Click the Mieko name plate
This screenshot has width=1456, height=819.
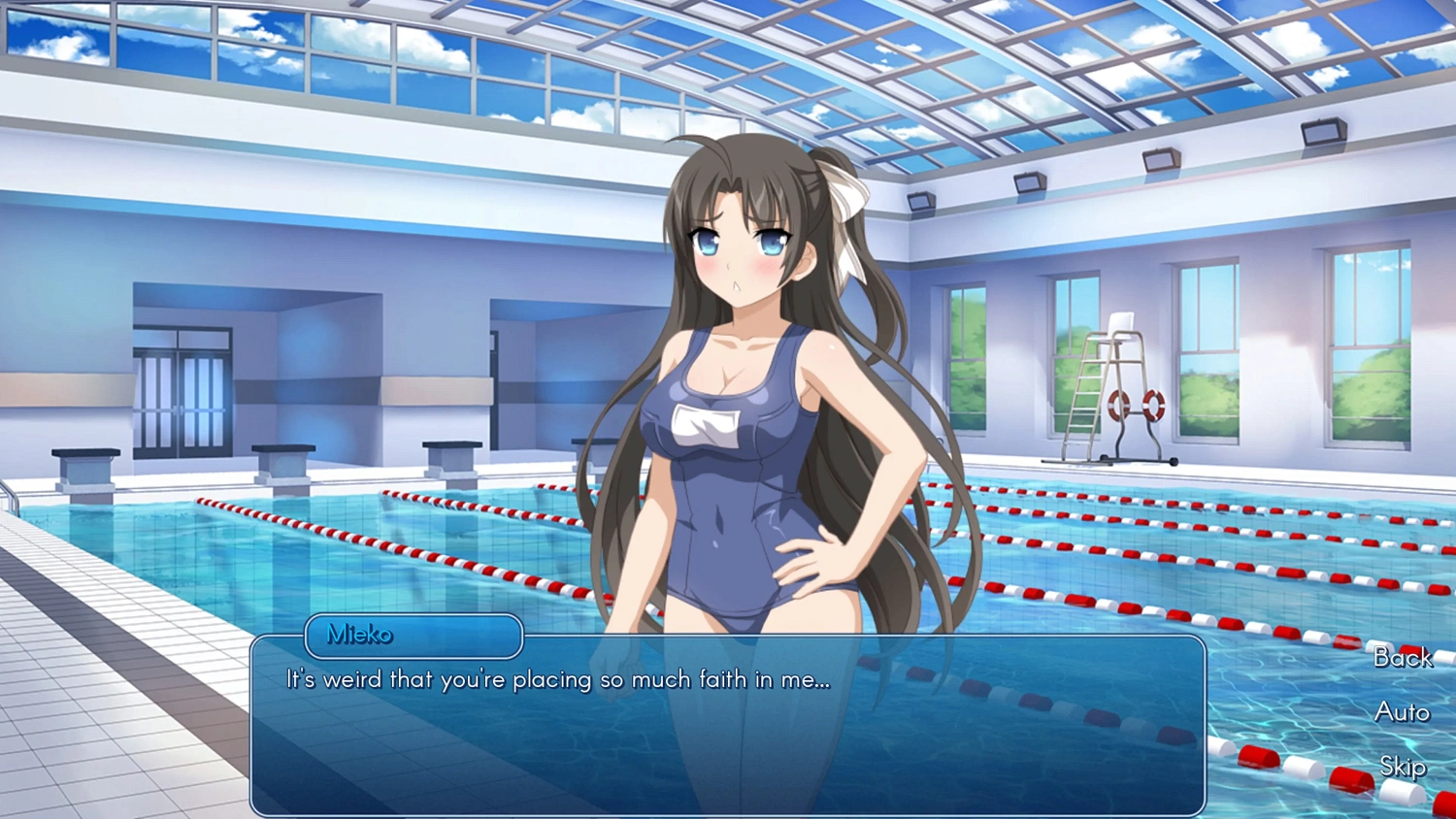[413, 636]
